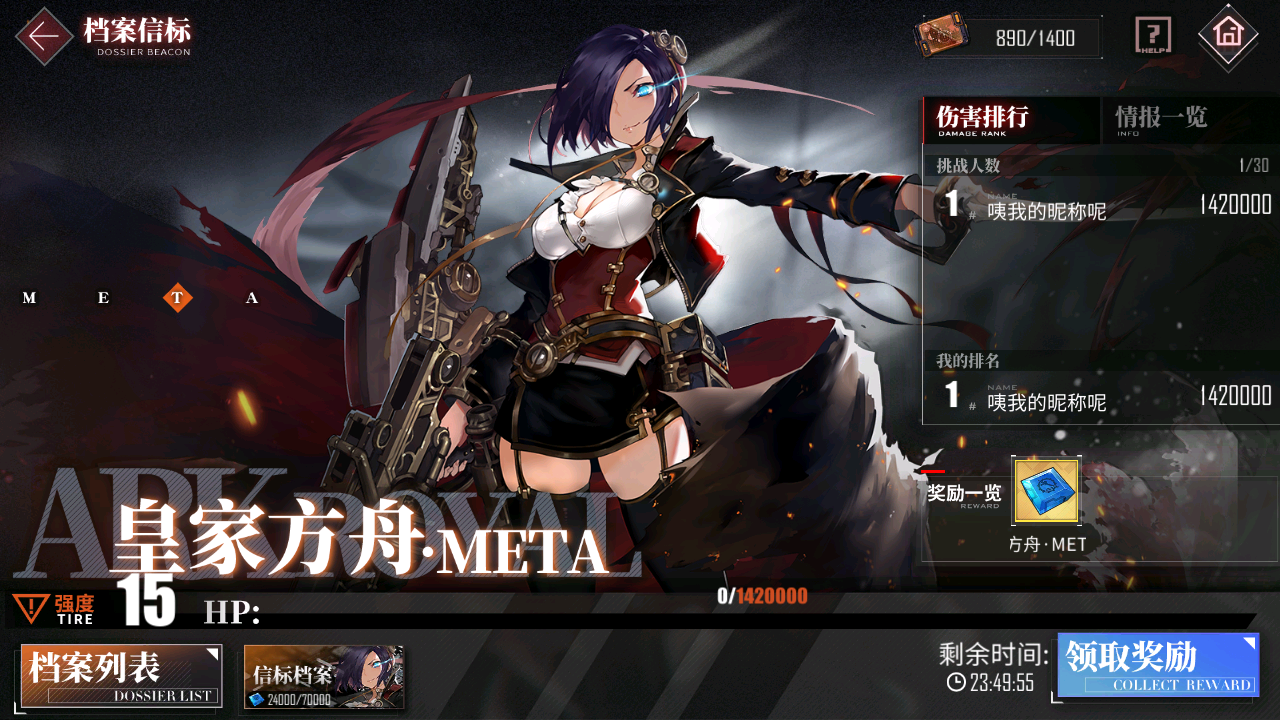Go back using the arrow button

pos(44,37)
